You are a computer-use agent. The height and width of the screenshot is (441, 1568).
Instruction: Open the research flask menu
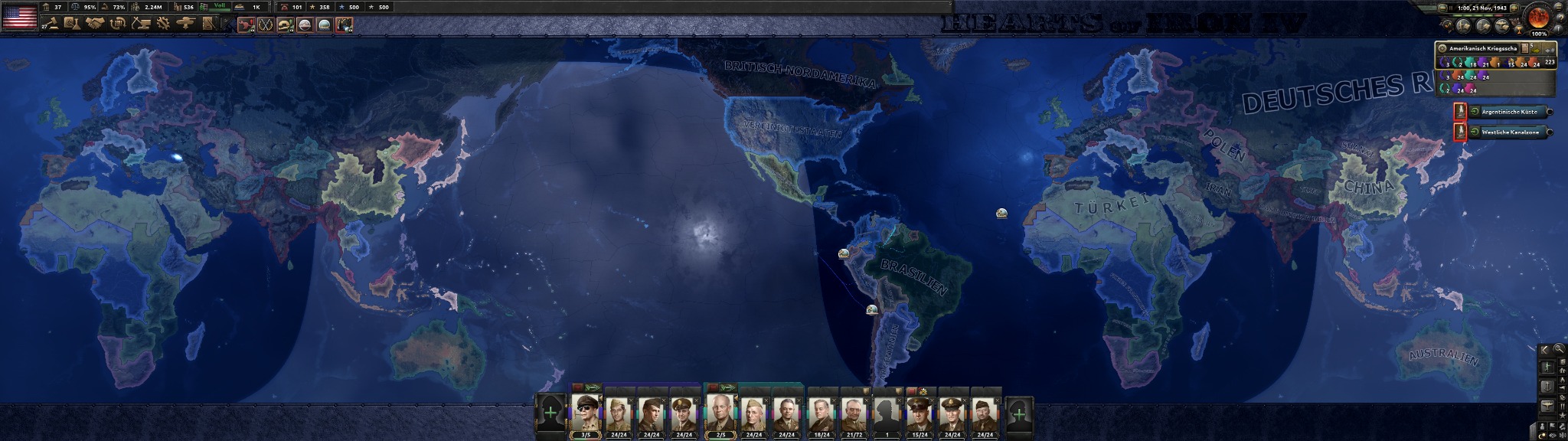[71, 24]
